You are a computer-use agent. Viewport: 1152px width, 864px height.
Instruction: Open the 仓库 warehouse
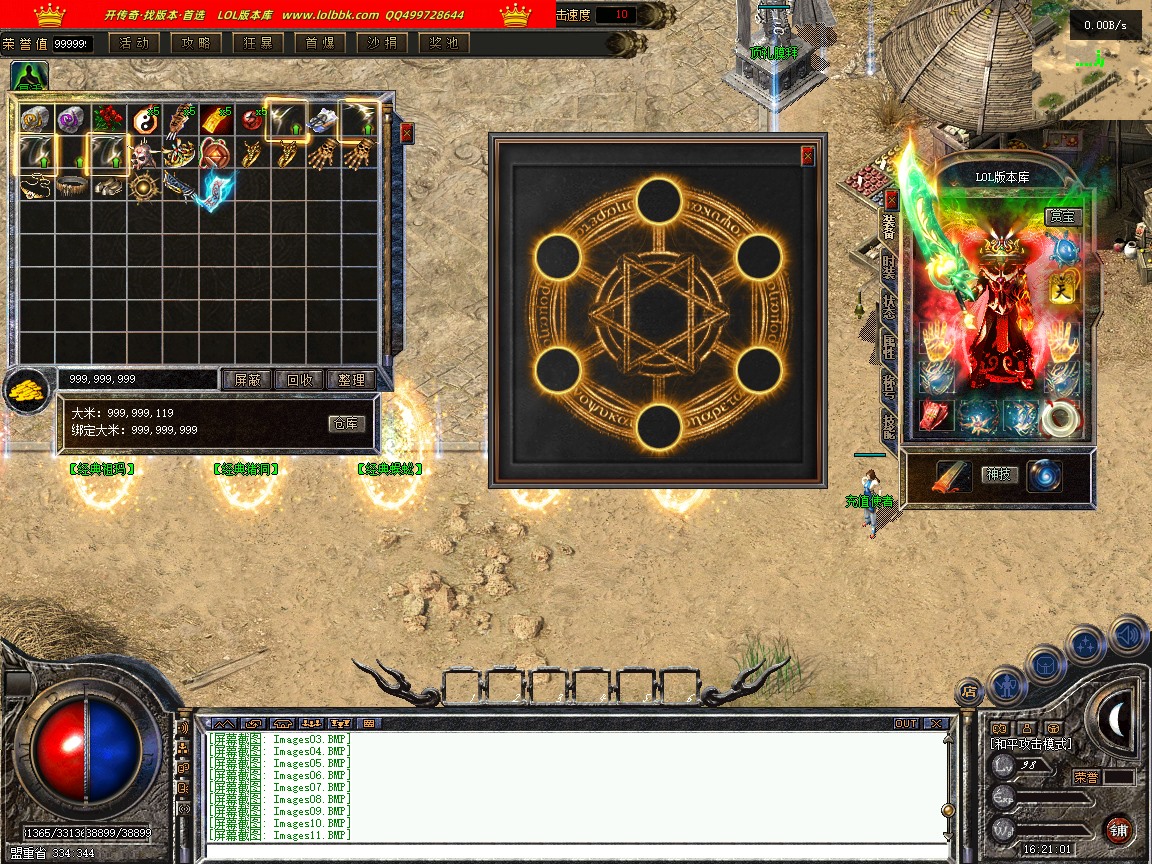[x=347, y=424]
